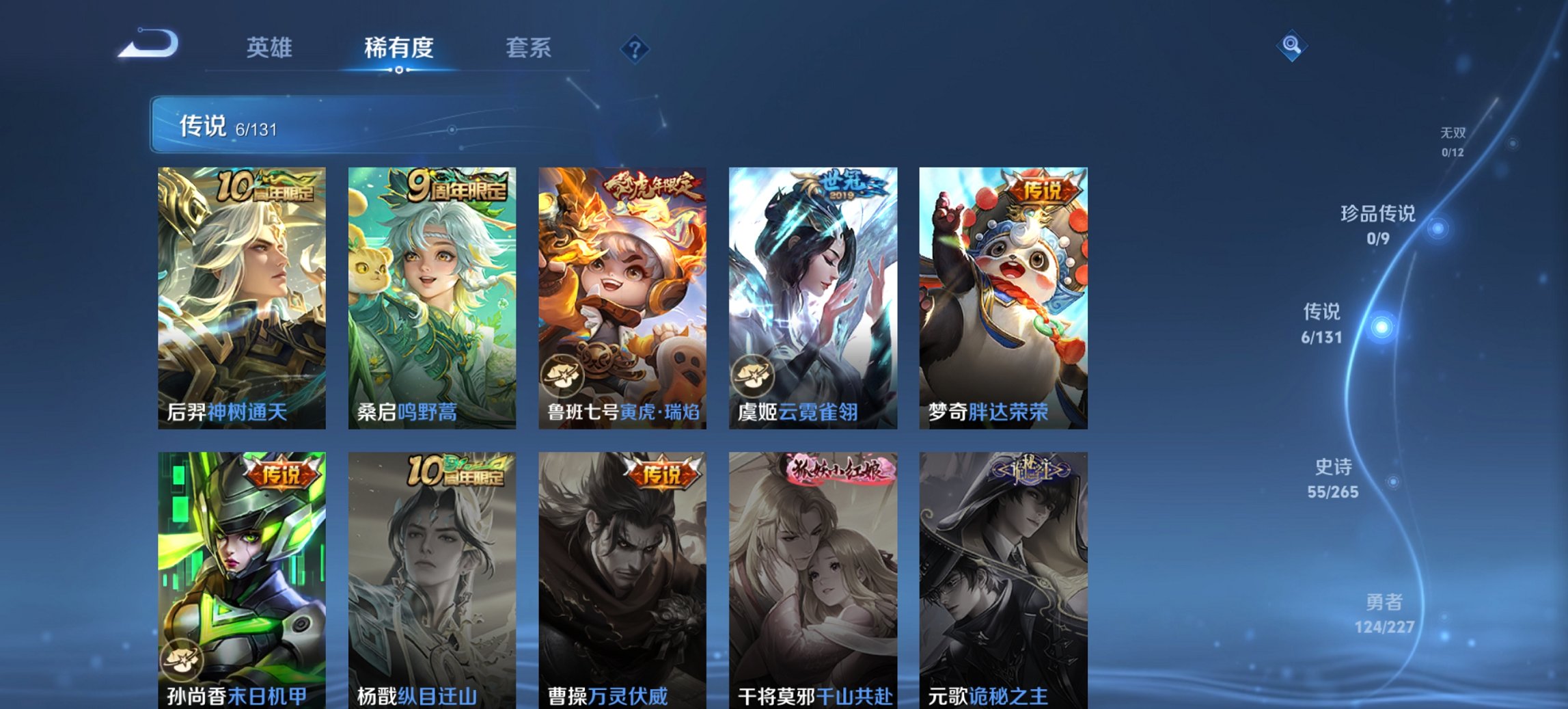
Task: Click the gold badge icon on 虞姬 card
Action: click(x=753, y=377)
